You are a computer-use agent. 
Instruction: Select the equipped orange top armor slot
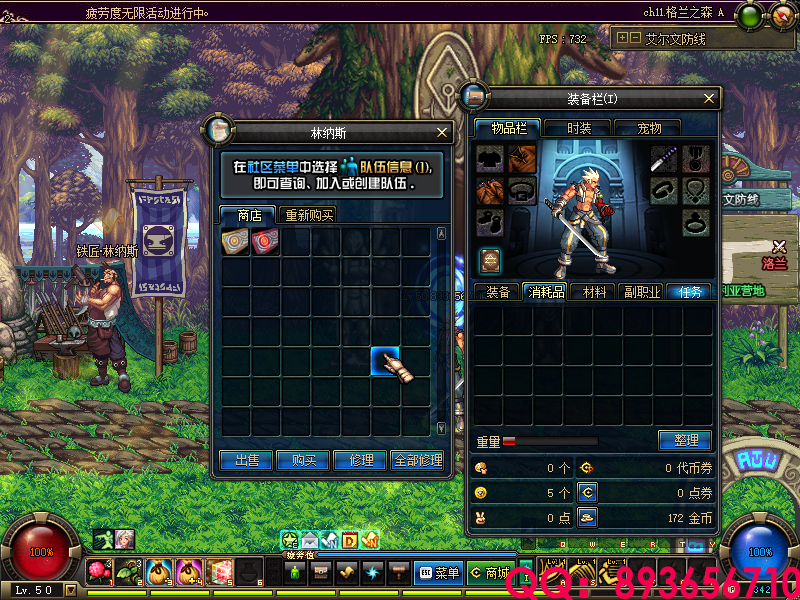pos(521,159)
